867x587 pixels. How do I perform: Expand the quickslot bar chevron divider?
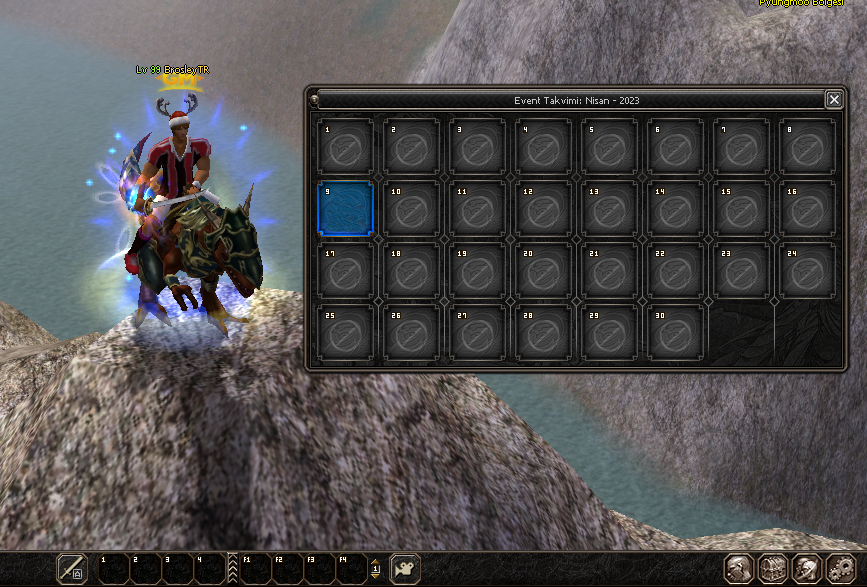click(233, 568)
